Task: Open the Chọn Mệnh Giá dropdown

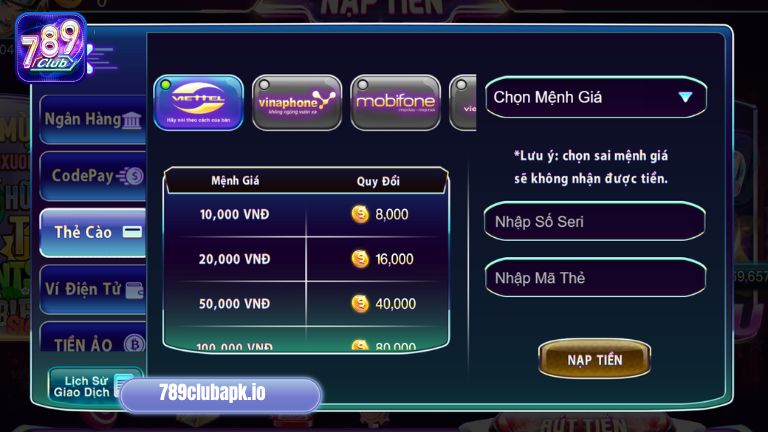Action: click(x=596, y=98)
